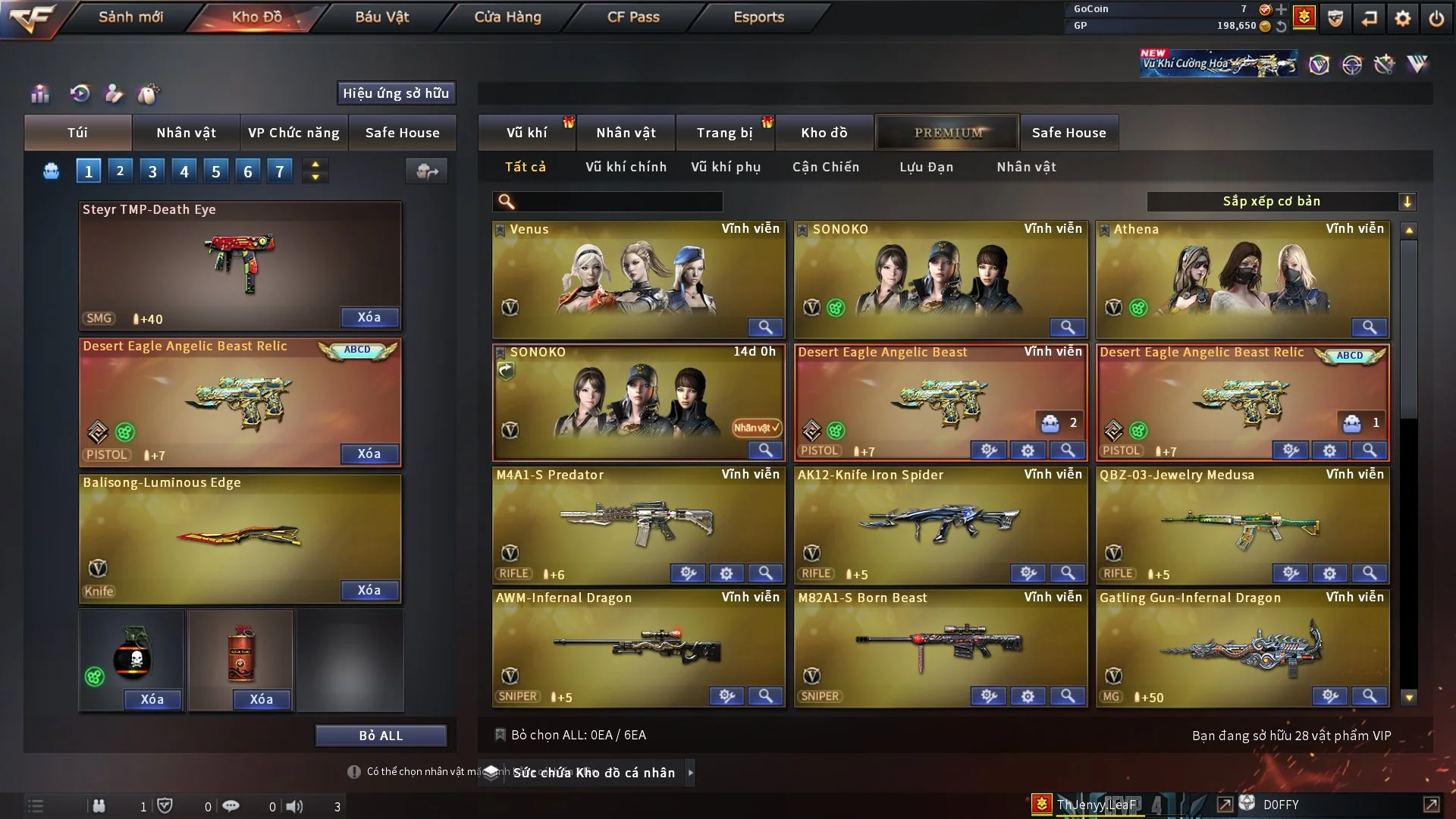The image size is (1456, 819).
Task: Open the dog-tag item icon
Action: pos(149,94)
